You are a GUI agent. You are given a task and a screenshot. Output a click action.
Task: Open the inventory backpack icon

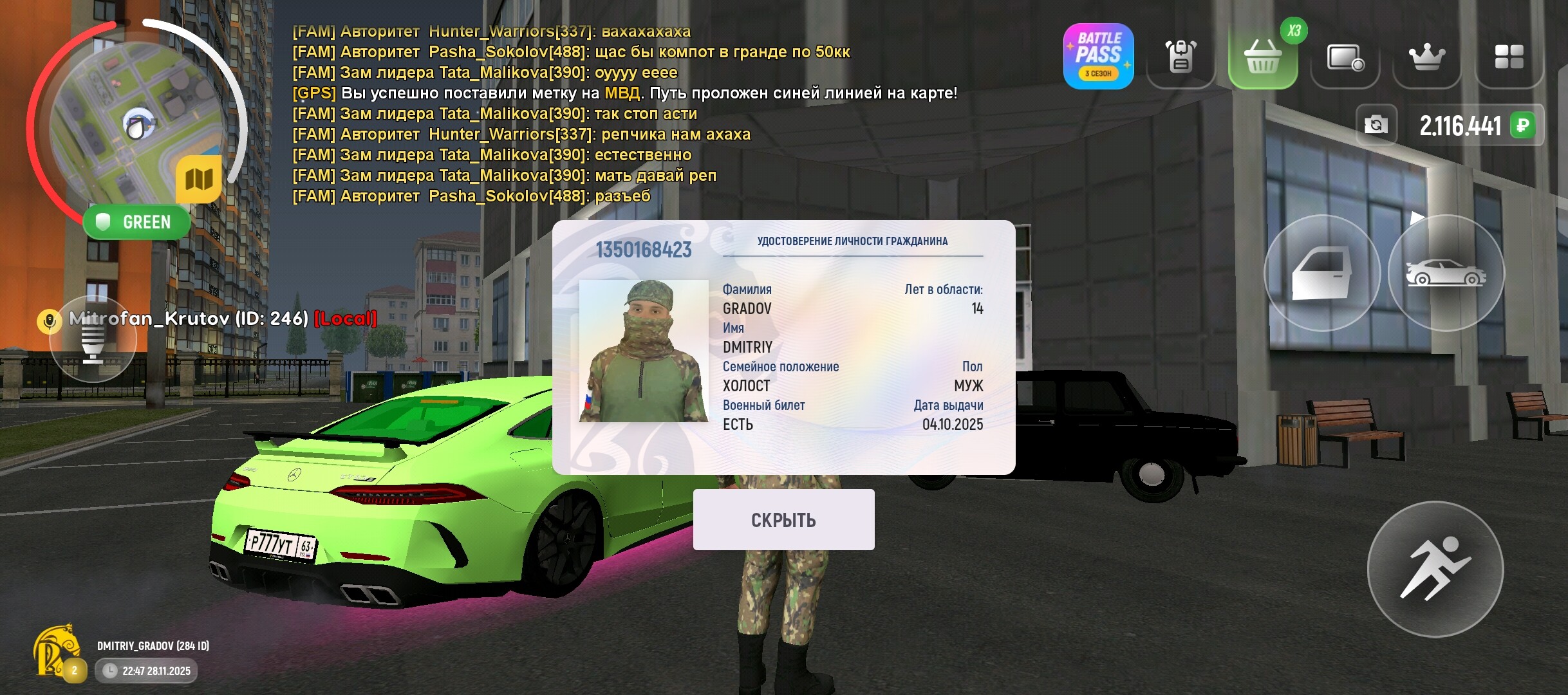[x=1182, y=57]
